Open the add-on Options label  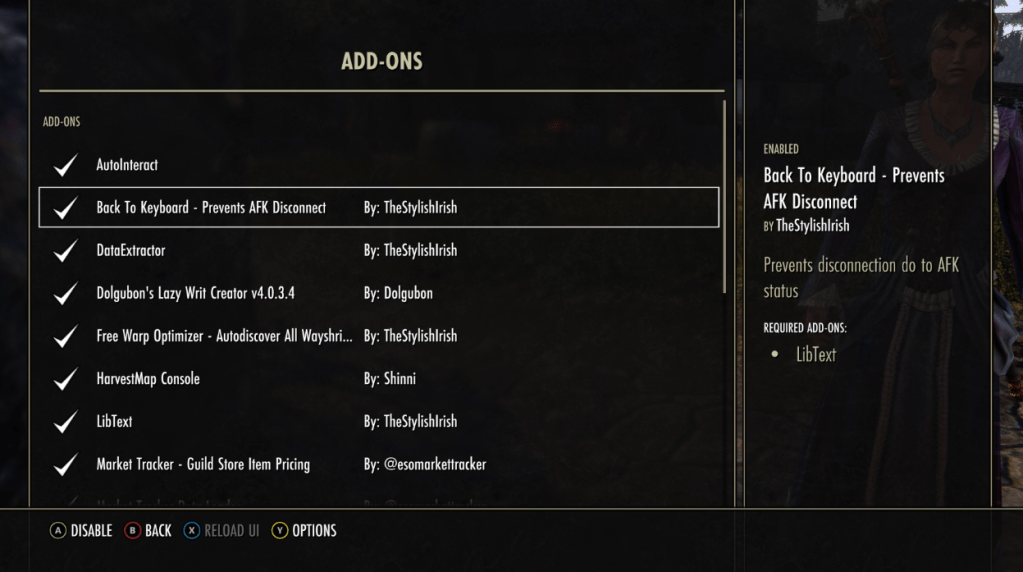[x=314, y=531]
